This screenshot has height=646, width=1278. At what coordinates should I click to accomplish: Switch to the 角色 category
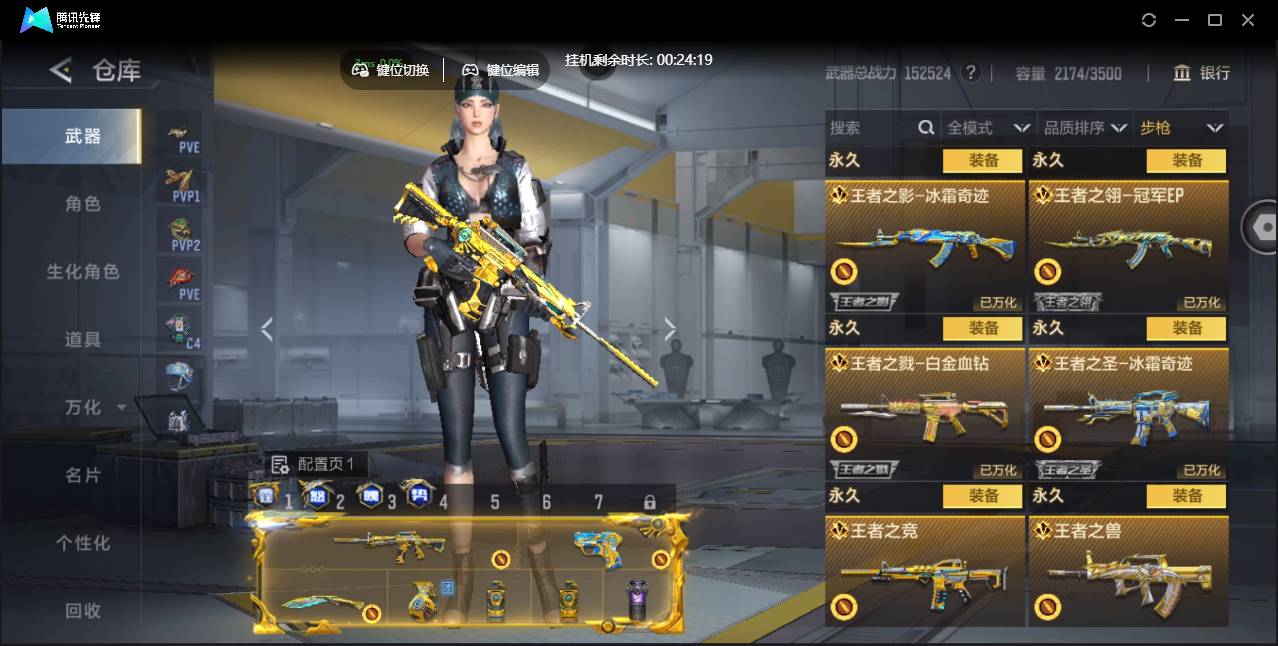tap(83, 204)
